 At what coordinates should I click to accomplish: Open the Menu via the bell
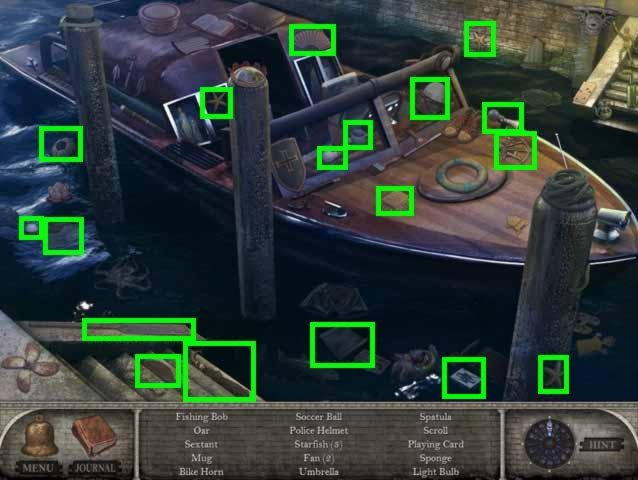(37, 440)
